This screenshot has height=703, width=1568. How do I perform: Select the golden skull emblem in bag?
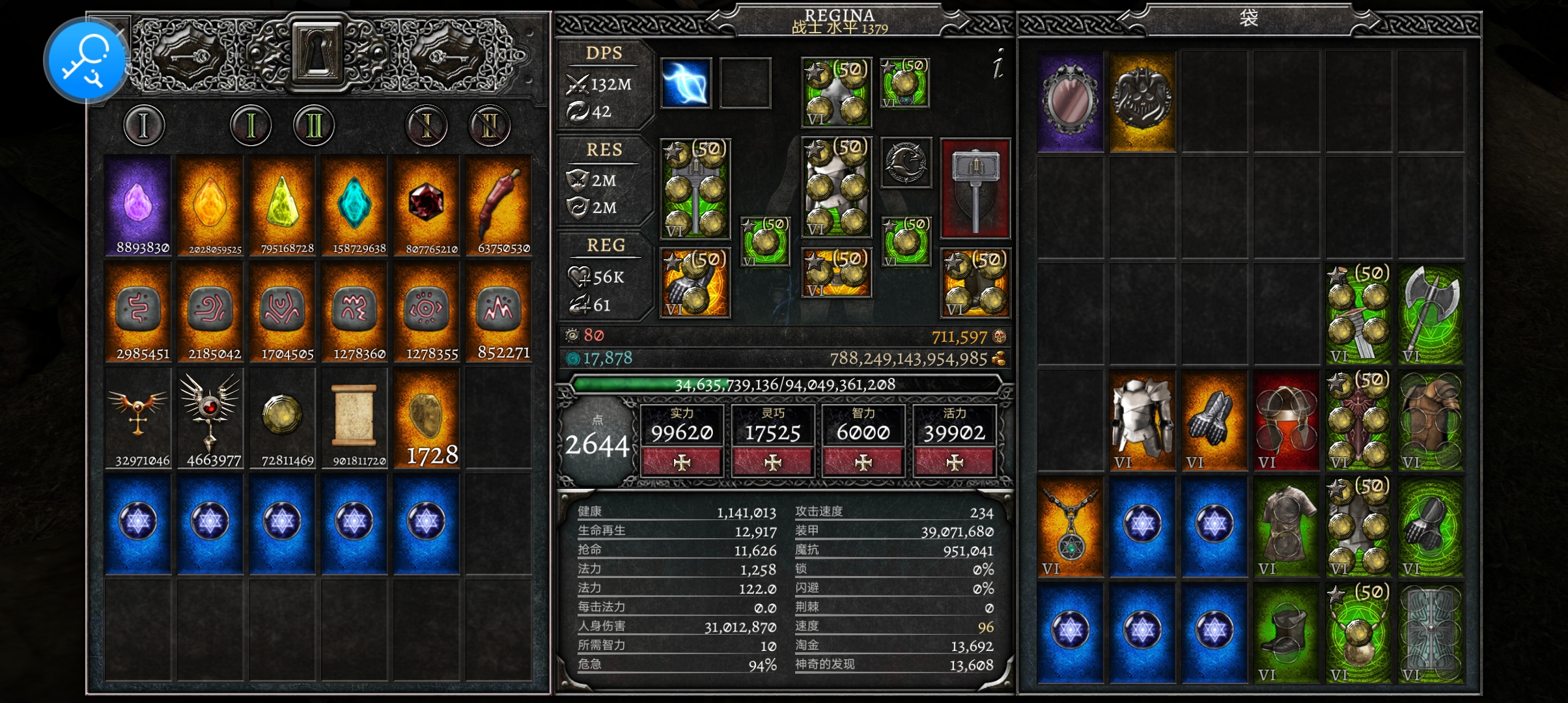pyautogui.click(x=1141, y=102)
